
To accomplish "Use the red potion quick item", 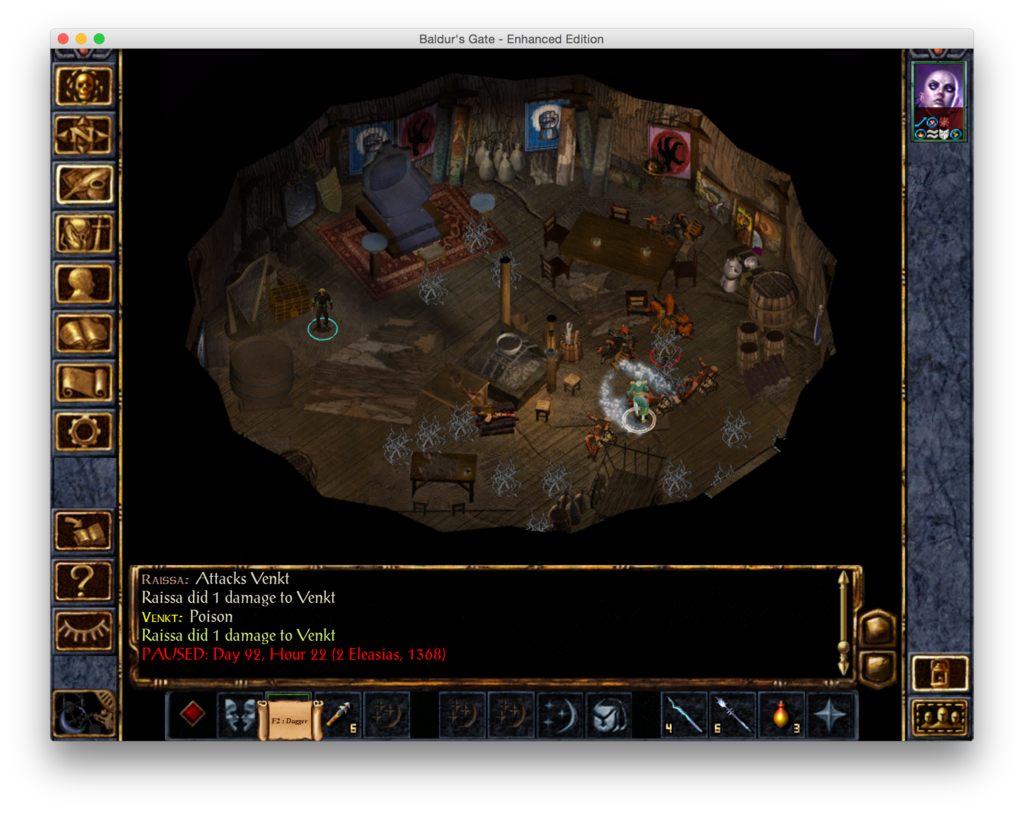I will tap(782, 714).
